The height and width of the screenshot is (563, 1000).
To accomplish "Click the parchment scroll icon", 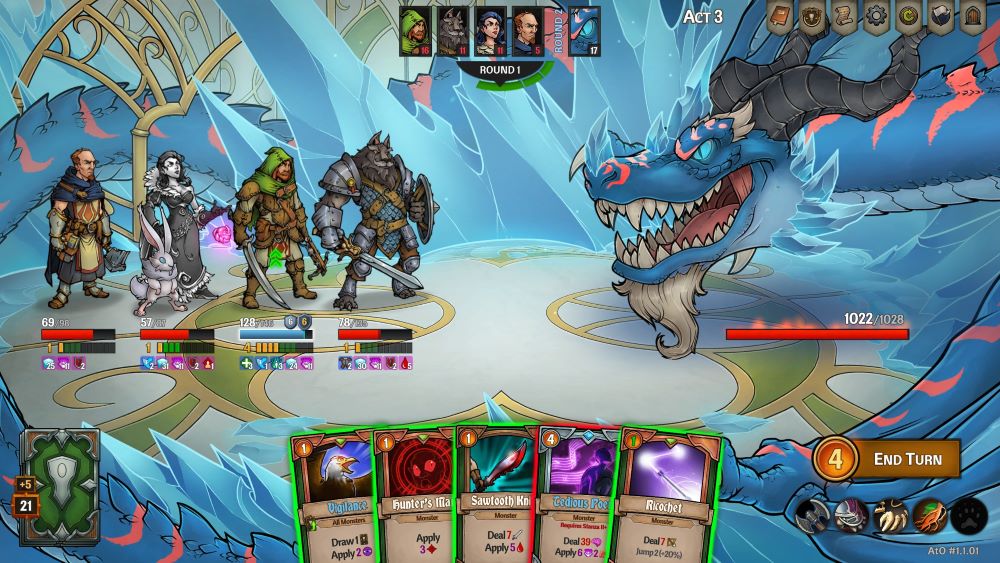I will (x=845, y=17).
